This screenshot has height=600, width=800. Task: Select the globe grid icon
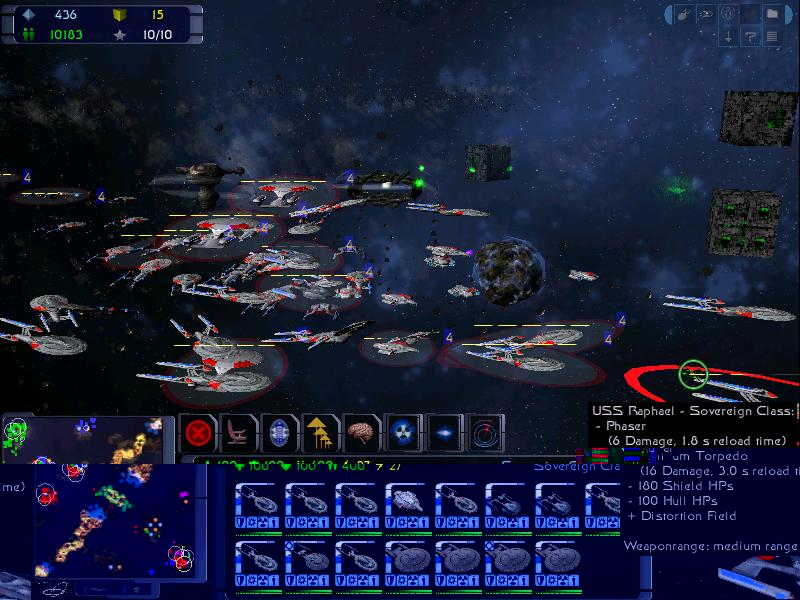point(729,14)
